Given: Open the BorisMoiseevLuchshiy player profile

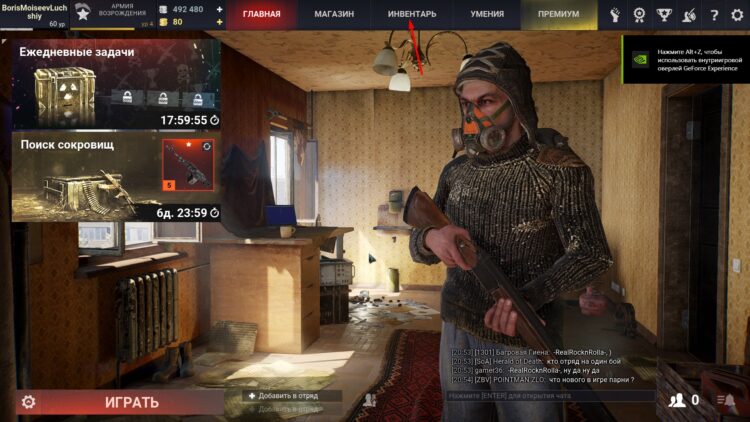Looking at the screenshot, I should coord(33,13).
